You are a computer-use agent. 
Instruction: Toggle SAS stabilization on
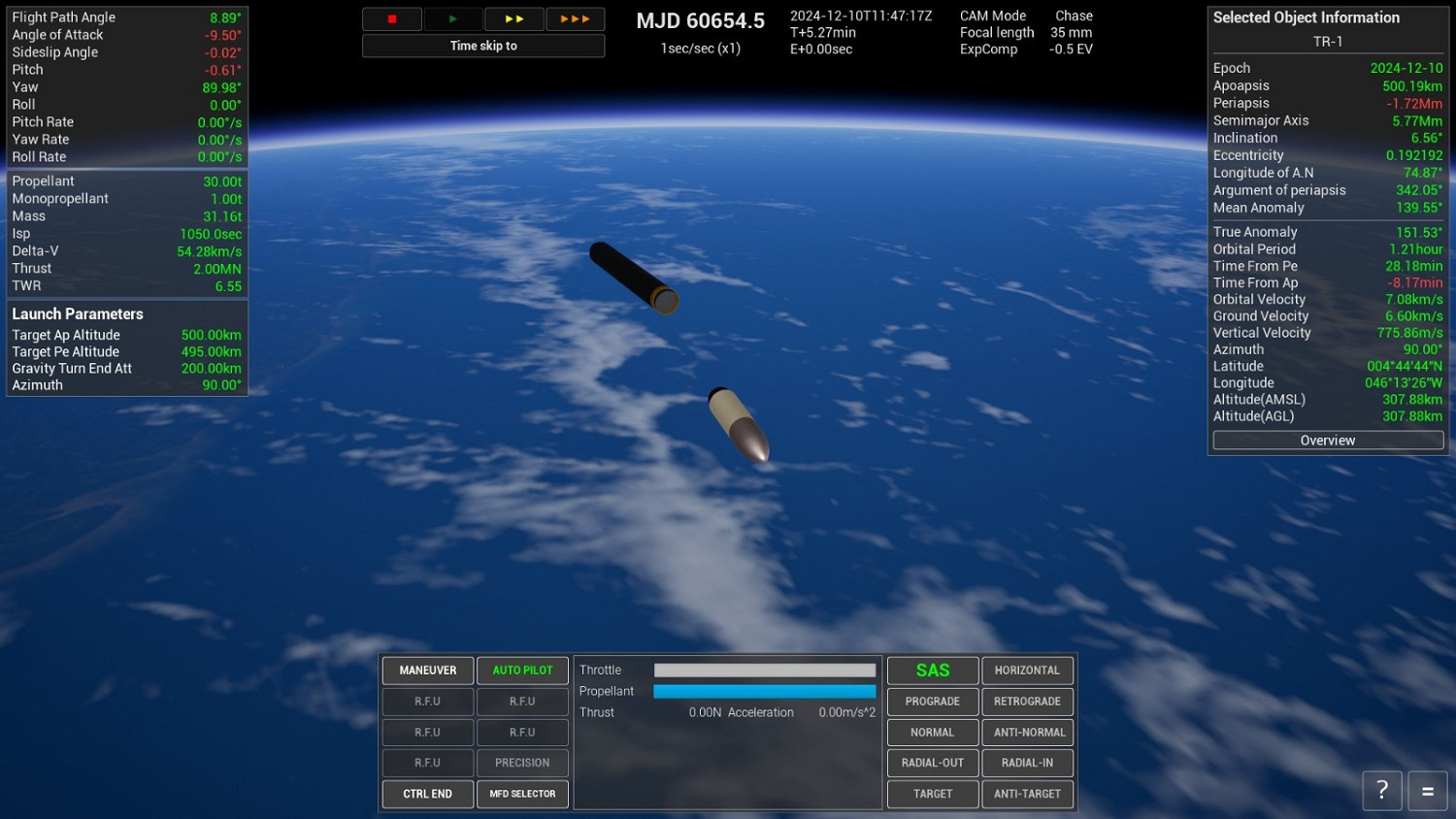coord(932,670)
